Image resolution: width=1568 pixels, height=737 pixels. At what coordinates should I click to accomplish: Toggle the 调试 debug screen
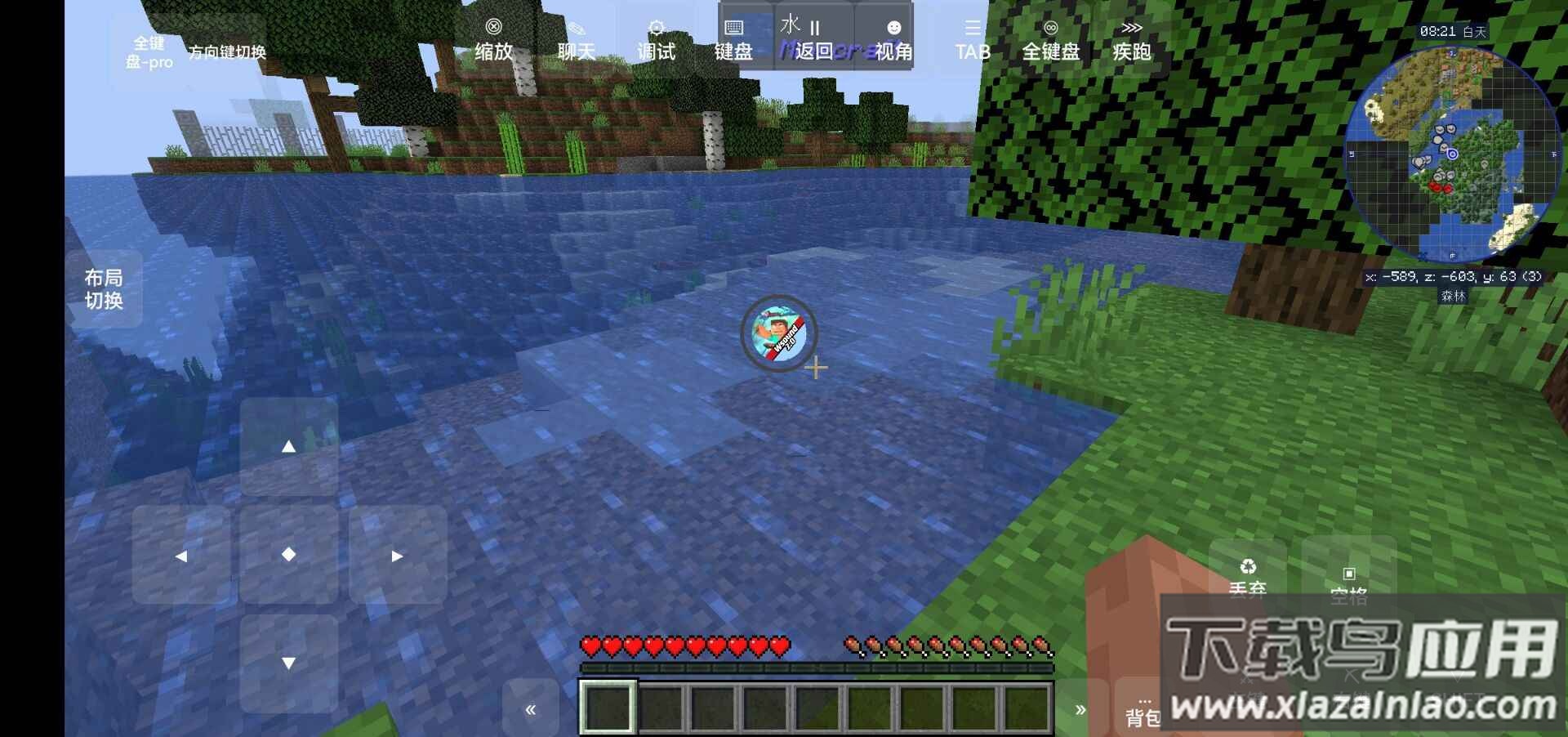click(x=656, y=41)
